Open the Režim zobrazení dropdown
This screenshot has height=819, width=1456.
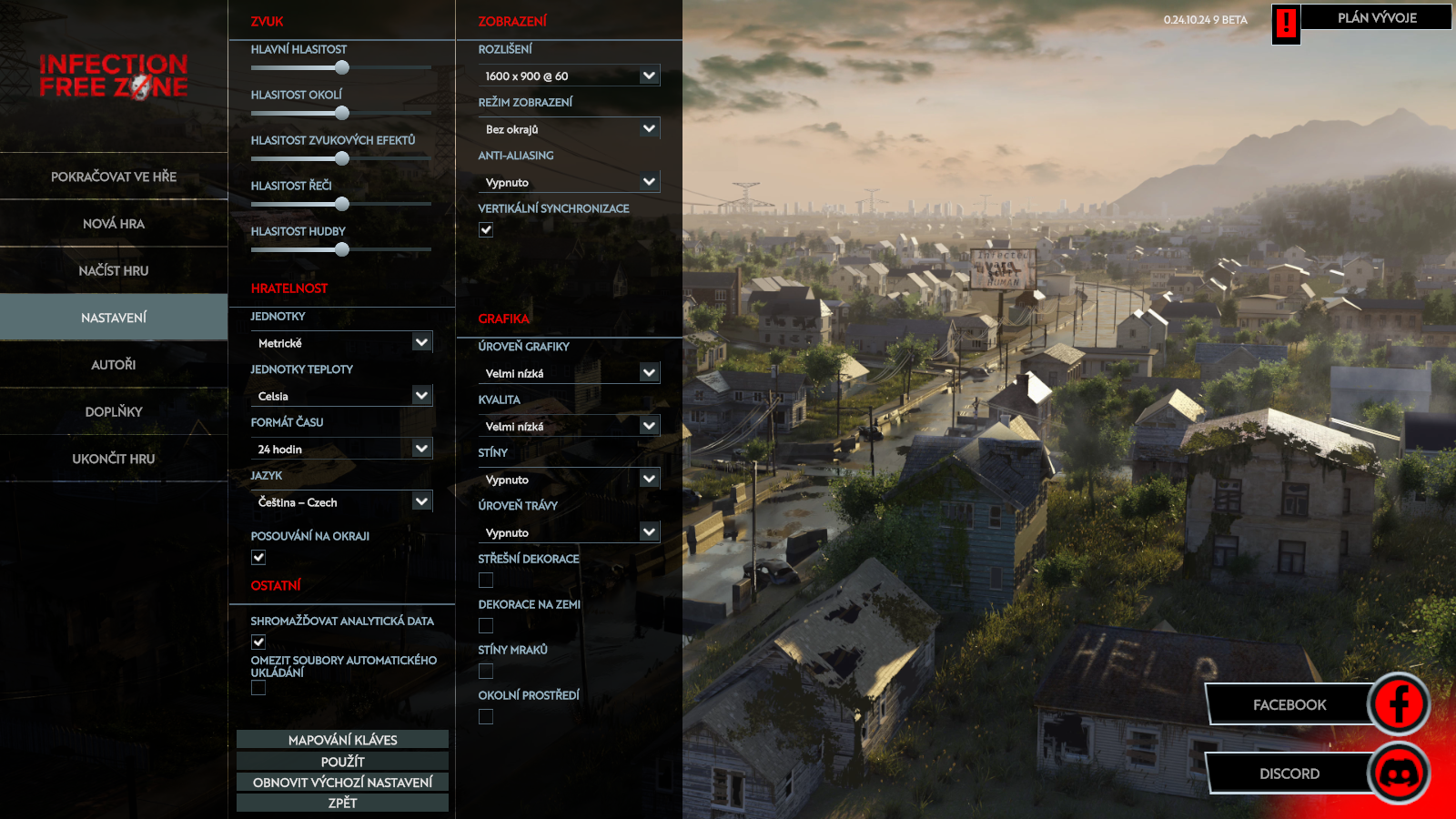(569, 129)
